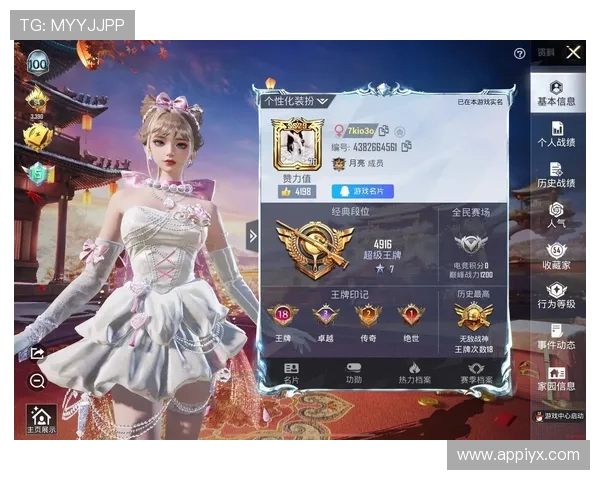Show the 行为等级 tab
The width and height of the screenshot is (600, 480).
556,297
